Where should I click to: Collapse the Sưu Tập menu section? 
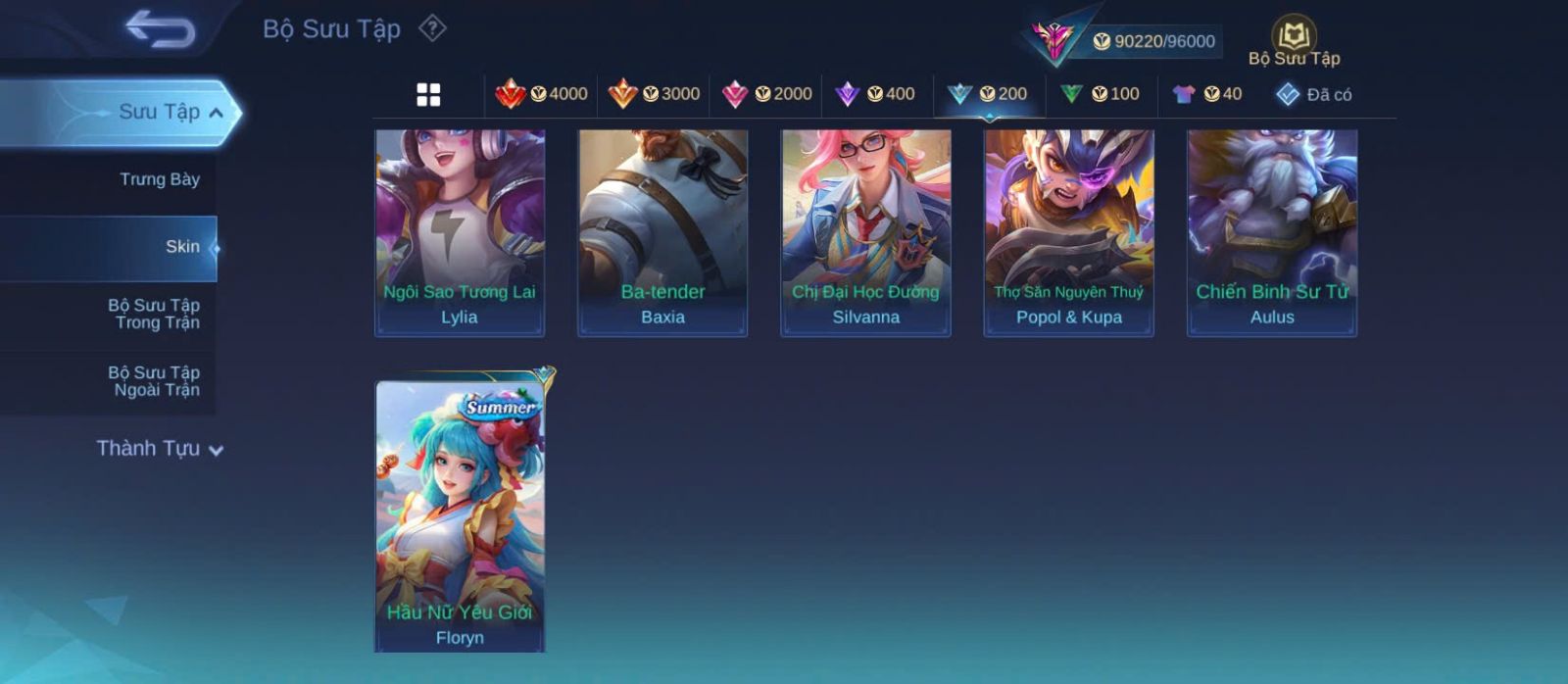(x=217, y=113)
